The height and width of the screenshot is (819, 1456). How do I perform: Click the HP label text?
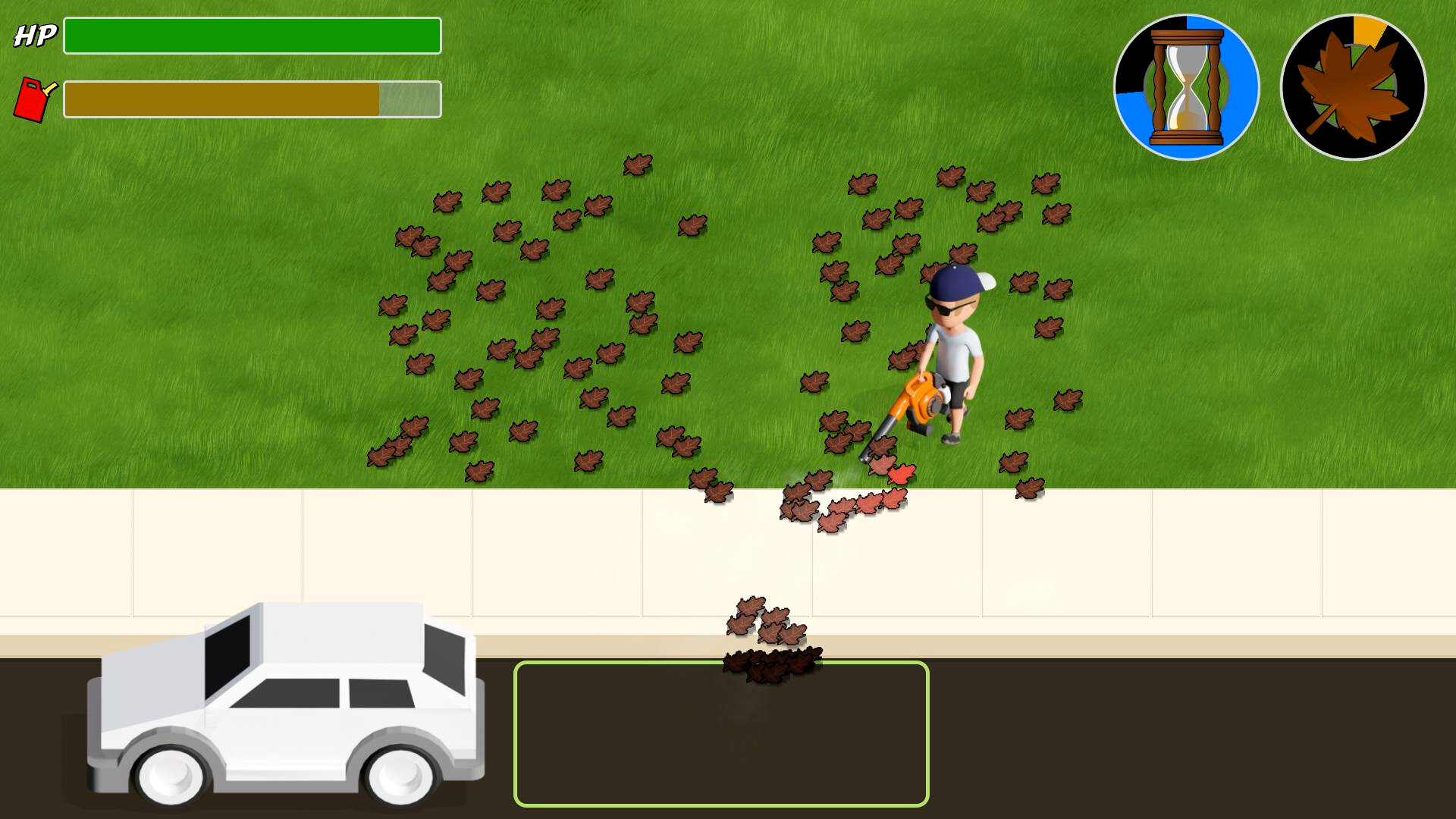(x=36, y=33)
